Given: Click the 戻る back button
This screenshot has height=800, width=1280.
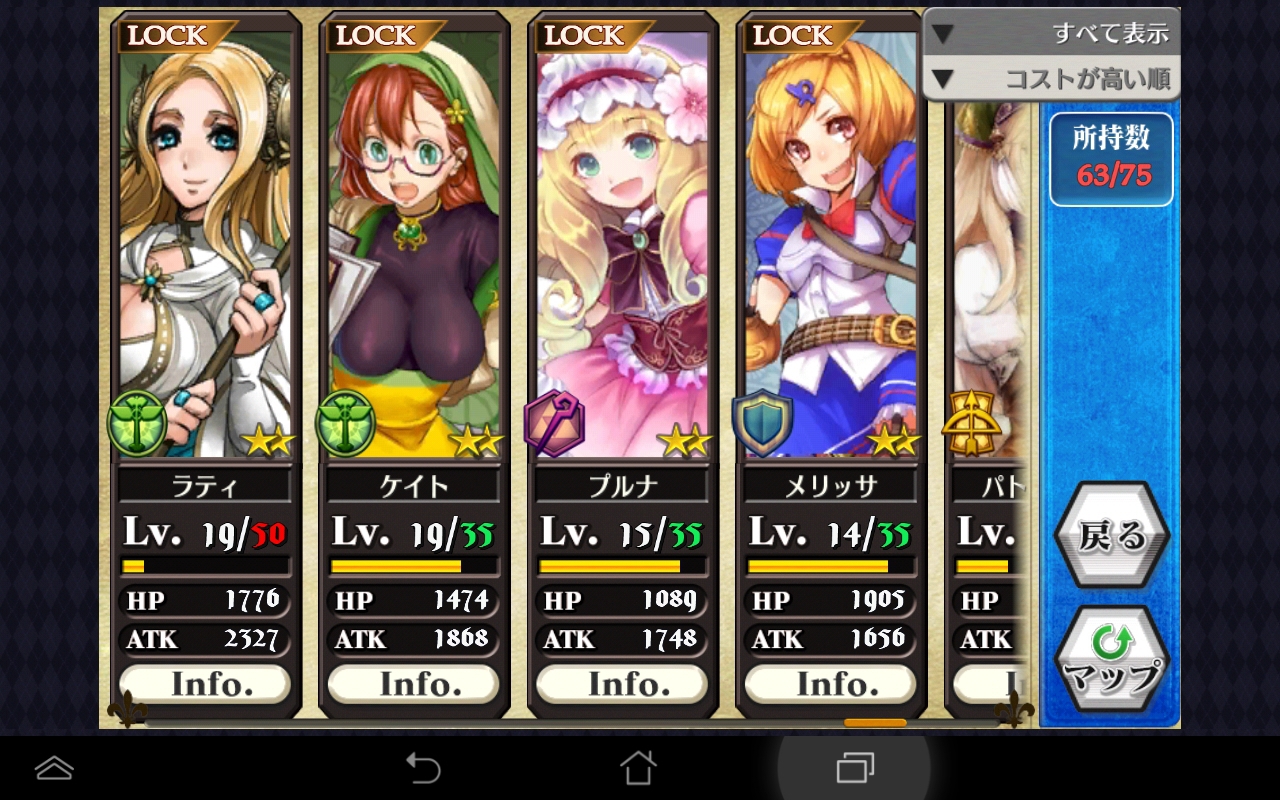Looking at the screenshot, I should click(x=1111, y=537).
